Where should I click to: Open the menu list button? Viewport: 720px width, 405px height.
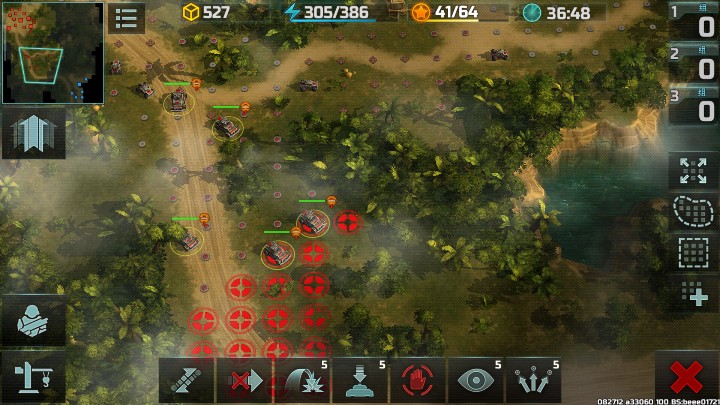coord(127,17)
